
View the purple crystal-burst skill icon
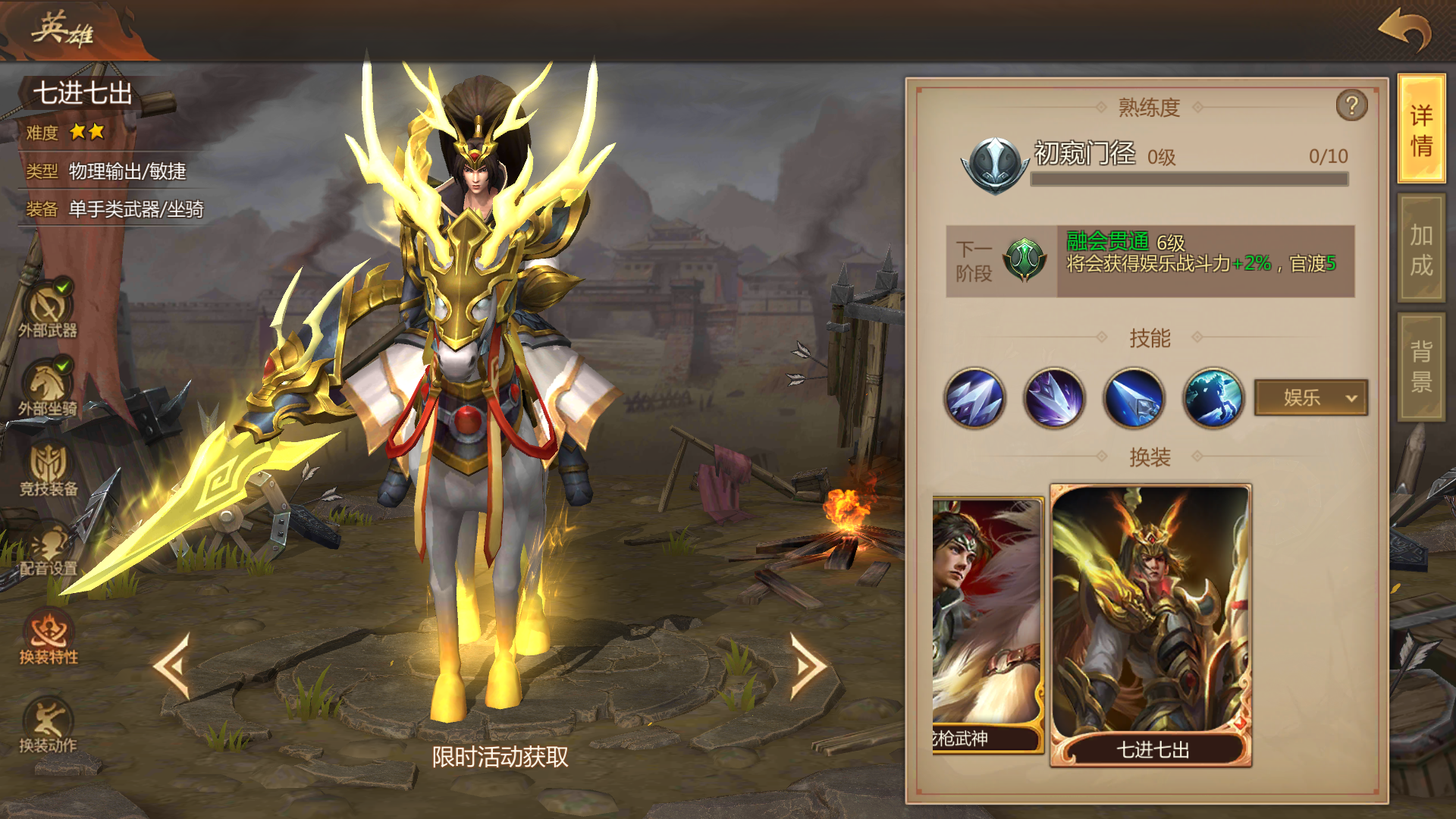1054,398
